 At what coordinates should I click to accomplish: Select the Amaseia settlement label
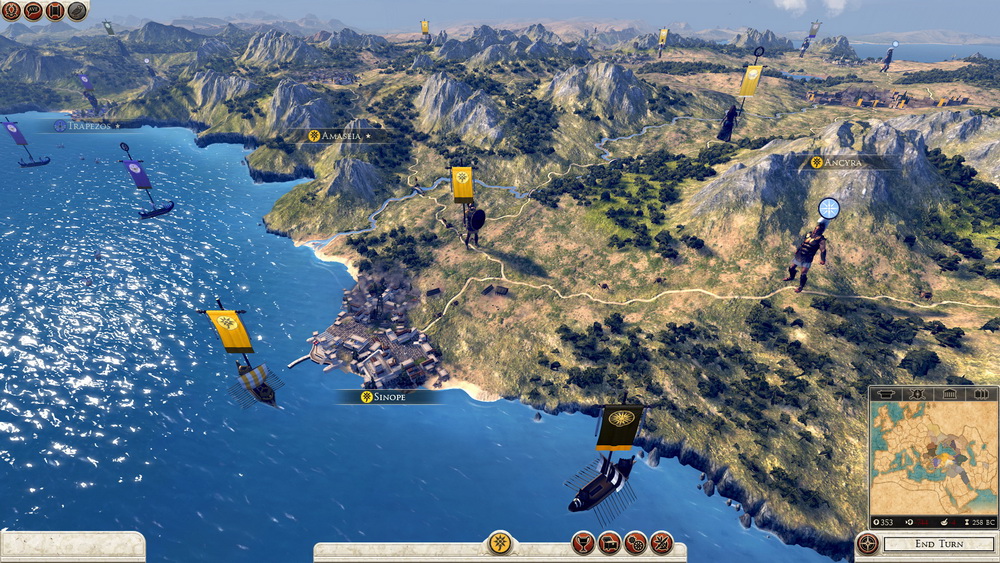click(x=340, y=135)
